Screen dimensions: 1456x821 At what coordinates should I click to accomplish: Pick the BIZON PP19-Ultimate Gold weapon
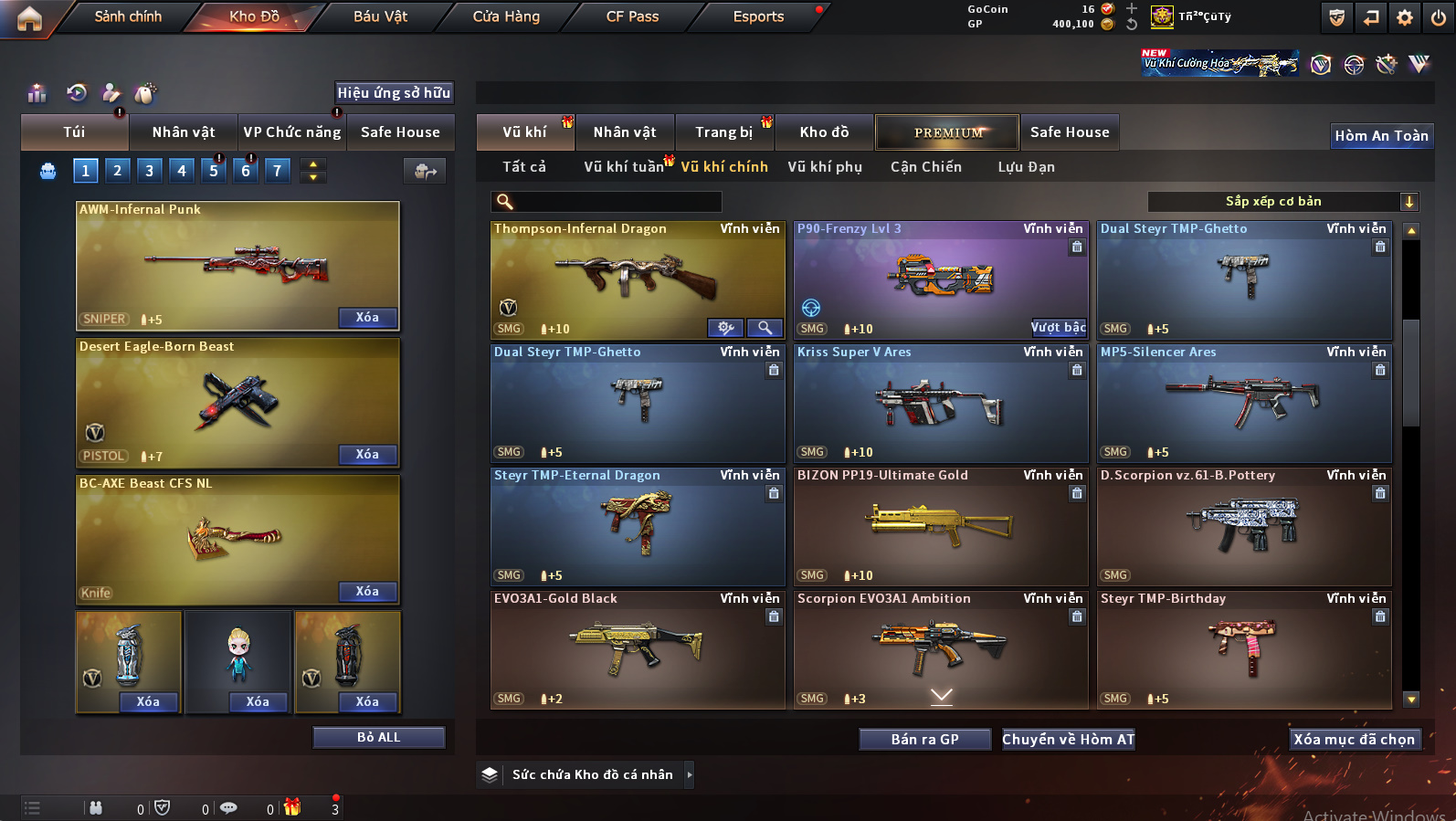(x=941, y=526)
